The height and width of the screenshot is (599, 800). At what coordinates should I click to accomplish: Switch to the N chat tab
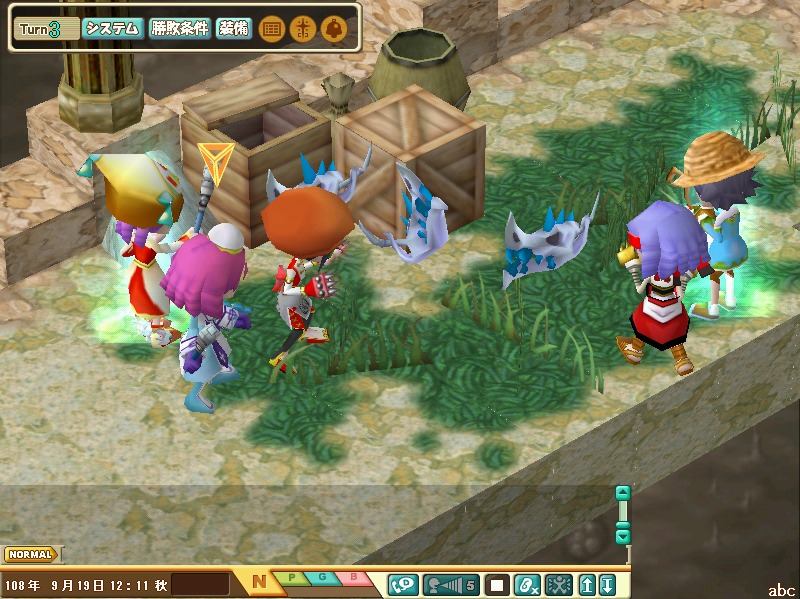(x=259, y=582)
